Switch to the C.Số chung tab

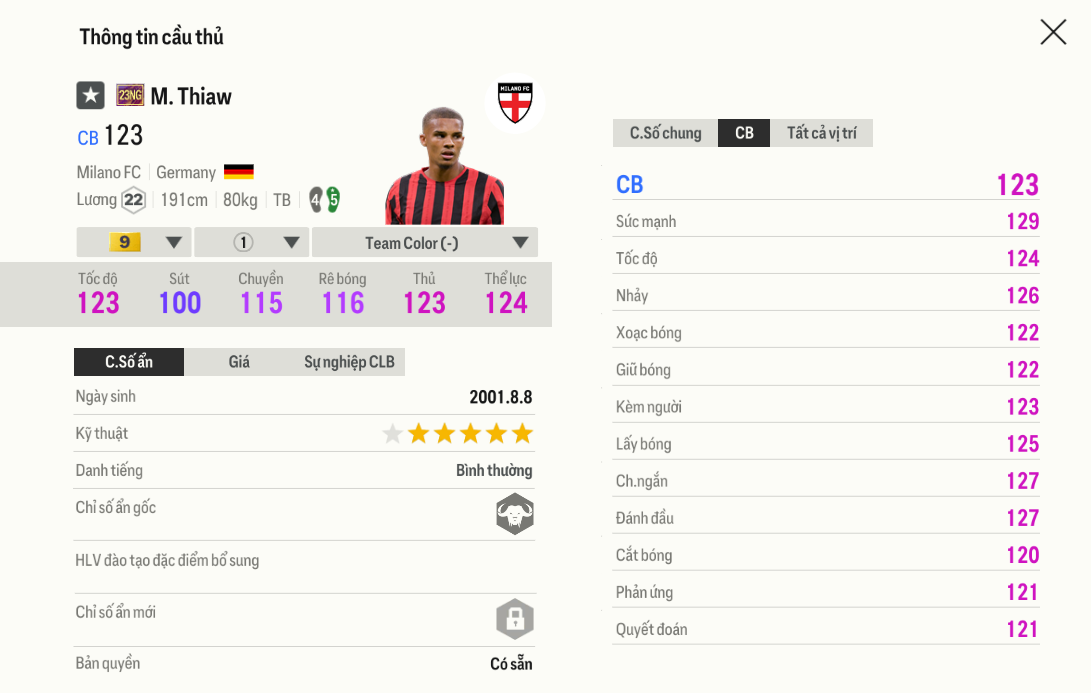point(665,133)
